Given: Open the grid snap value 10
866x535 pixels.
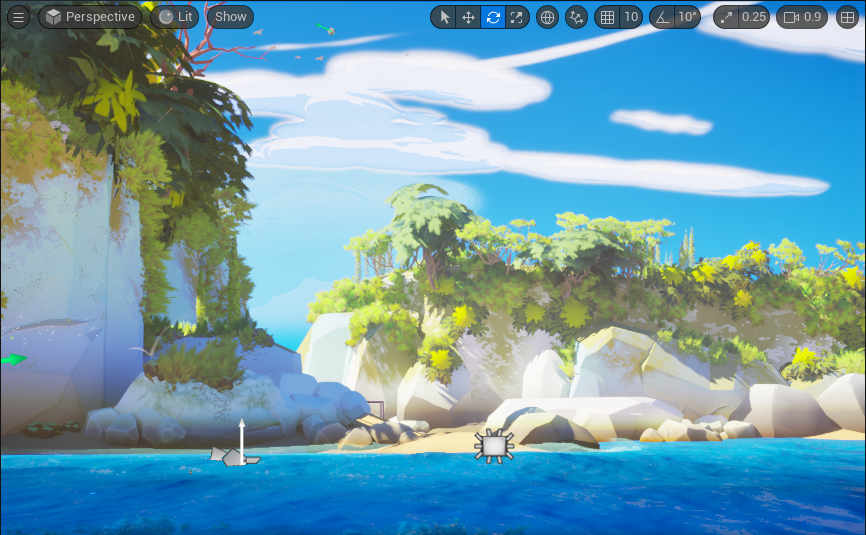Looking at the screenshot, I should (631, 17).
